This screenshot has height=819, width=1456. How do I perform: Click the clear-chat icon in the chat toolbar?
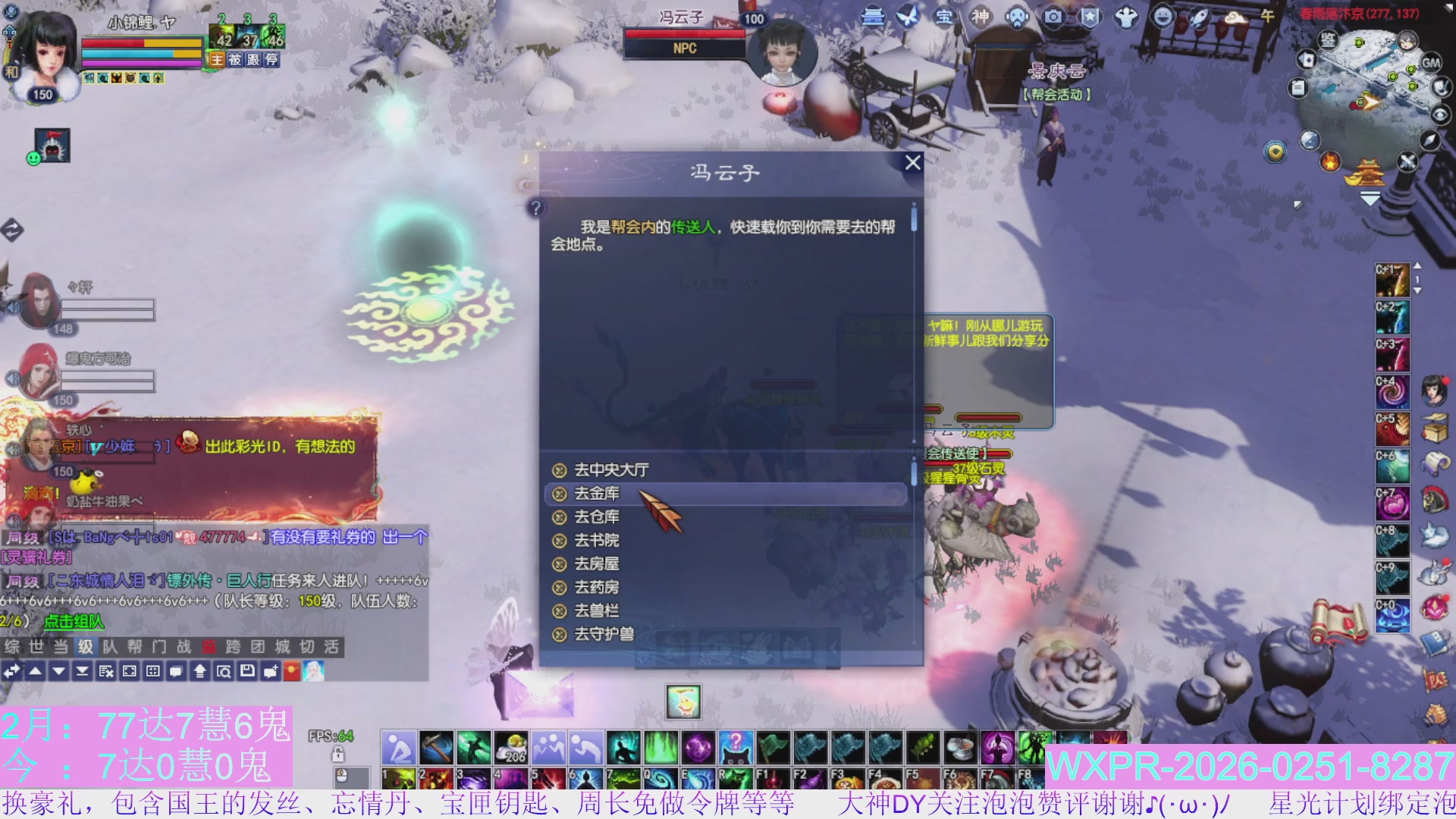click(x=106, y=670)
